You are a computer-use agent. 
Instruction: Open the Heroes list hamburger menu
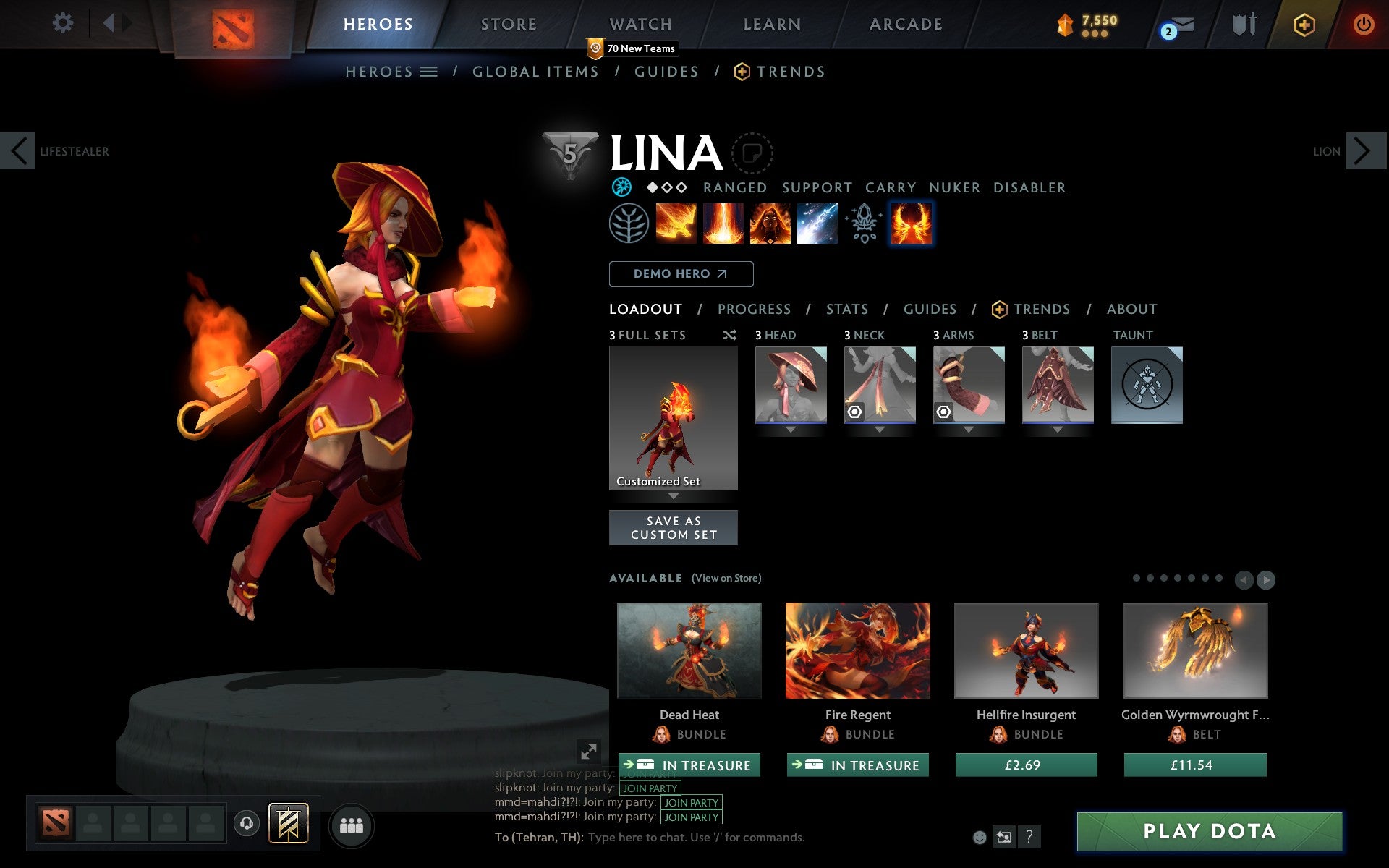[429, 72]
